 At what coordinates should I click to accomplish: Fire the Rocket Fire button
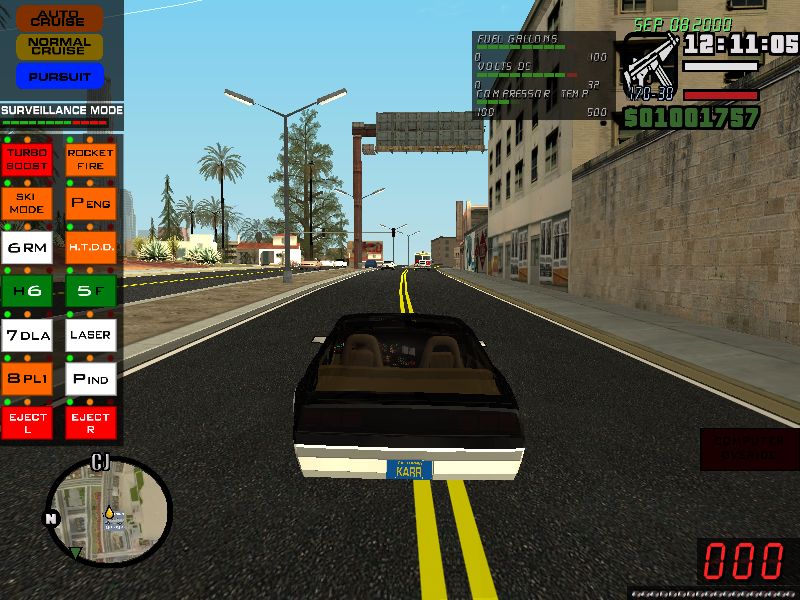pyautogui.click(x=91, y=159)
